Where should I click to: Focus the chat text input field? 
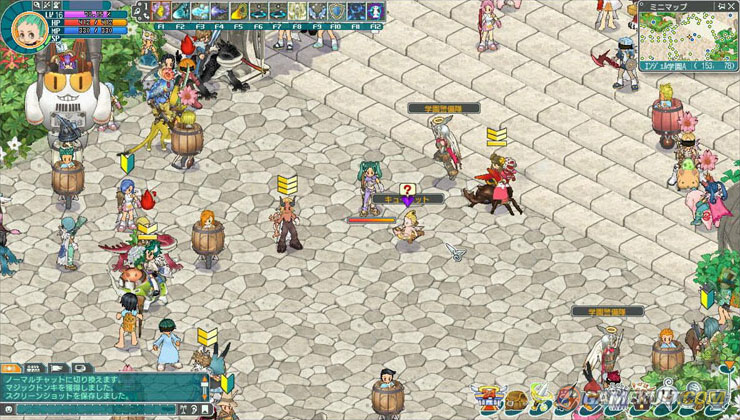[x=100, y=410]
